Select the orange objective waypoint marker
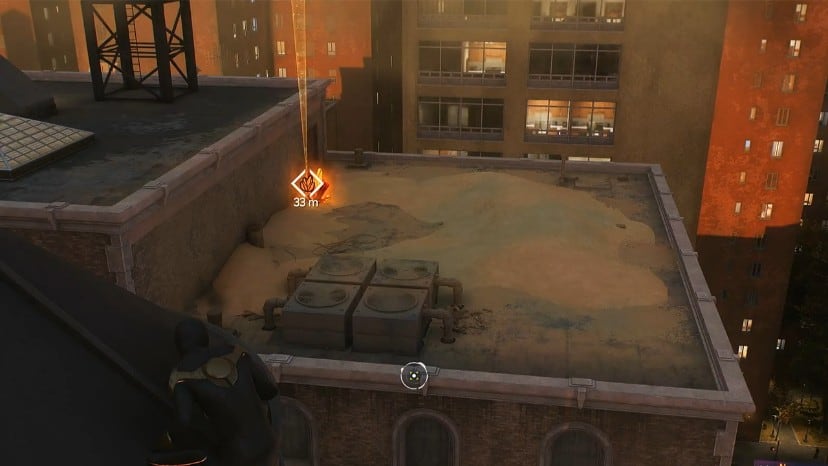 coord(306,182)
